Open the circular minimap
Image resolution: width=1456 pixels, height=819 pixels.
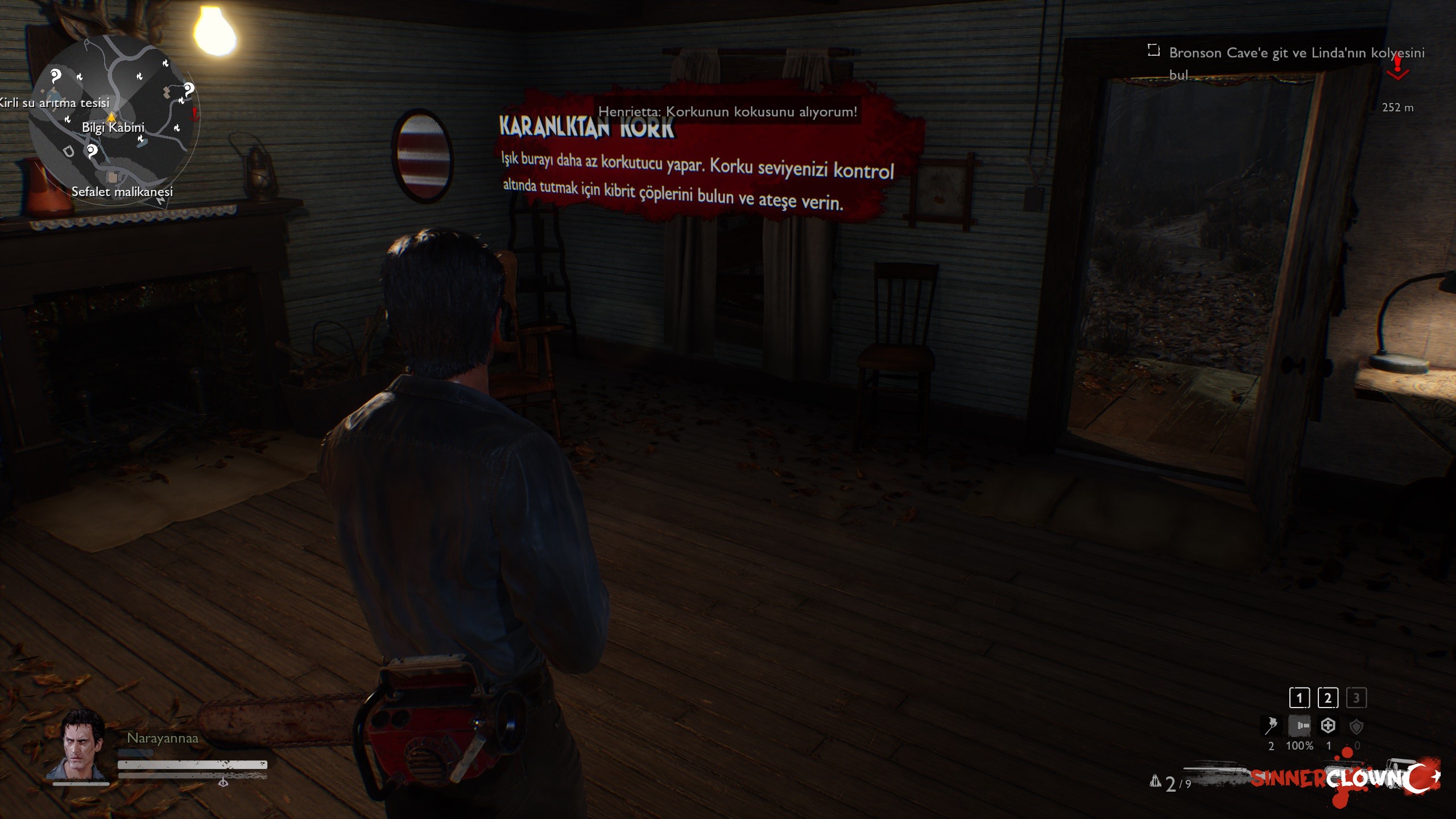[x=114, y=119]
